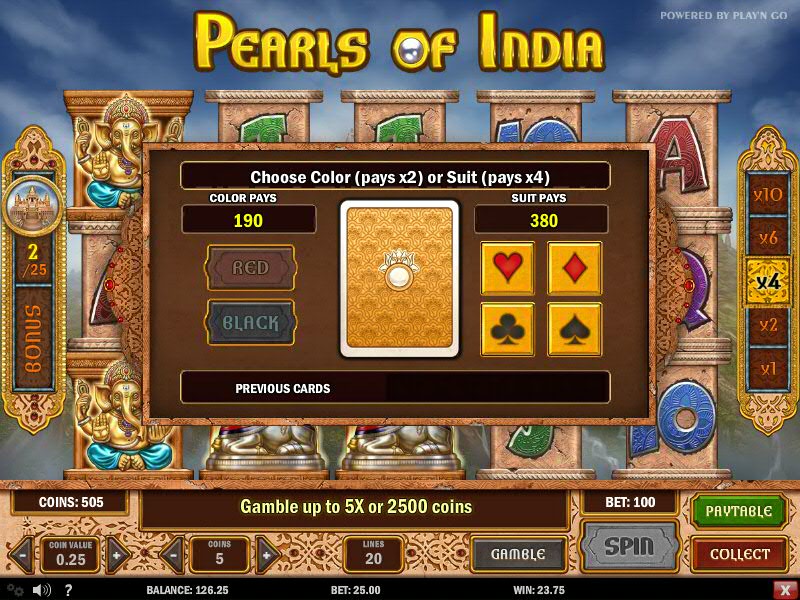Click the Gamble button

518,554
